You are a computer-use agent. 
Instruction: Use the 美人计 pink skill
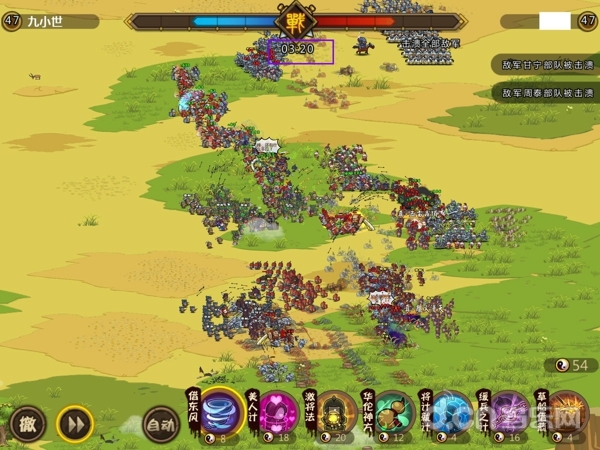point(280,414)
